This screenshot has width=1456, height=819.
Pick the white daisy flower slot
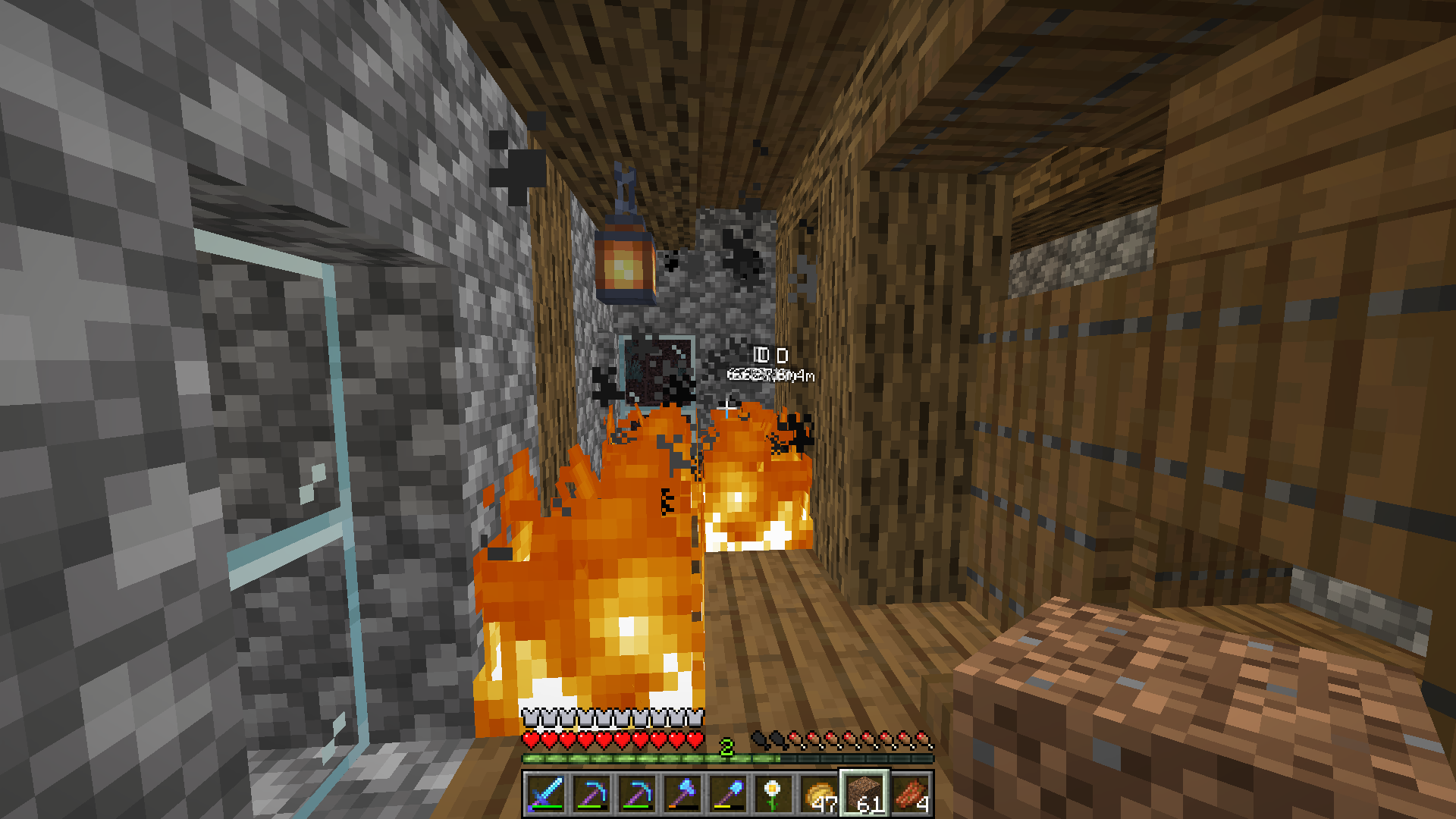(773, 794)
